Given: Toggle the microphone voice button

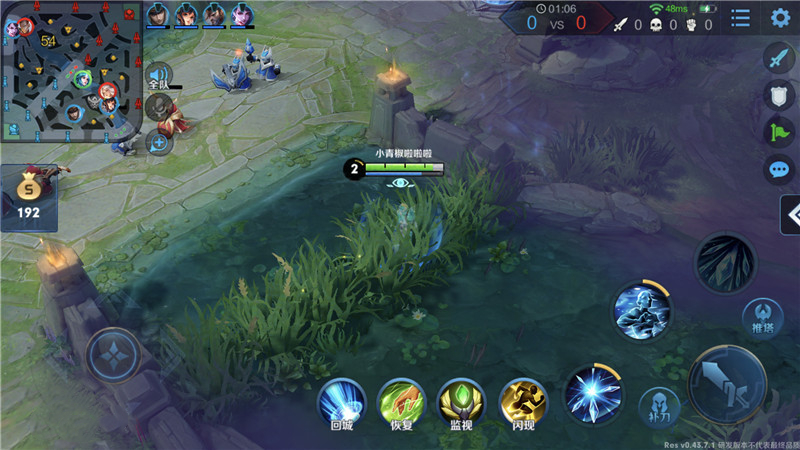Looking at the screenshot, I should tap(157, 106).
